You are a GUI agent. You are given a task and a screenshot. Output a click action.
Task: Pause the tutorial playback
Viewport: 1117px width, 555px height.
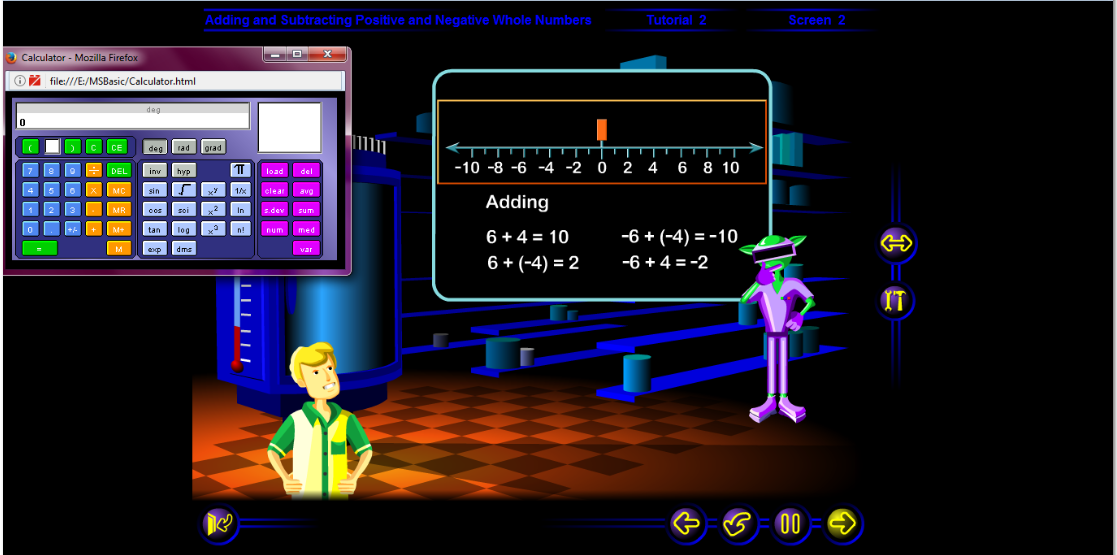[791, 523]
